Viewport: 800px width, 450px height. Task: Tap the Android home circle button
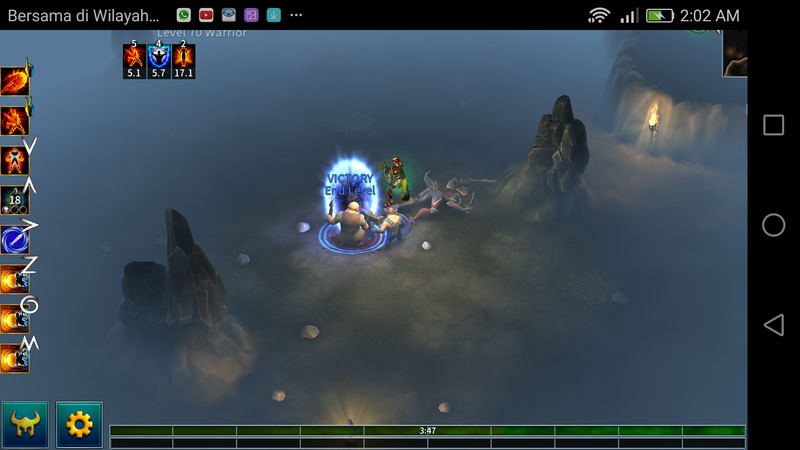[773, 225]
